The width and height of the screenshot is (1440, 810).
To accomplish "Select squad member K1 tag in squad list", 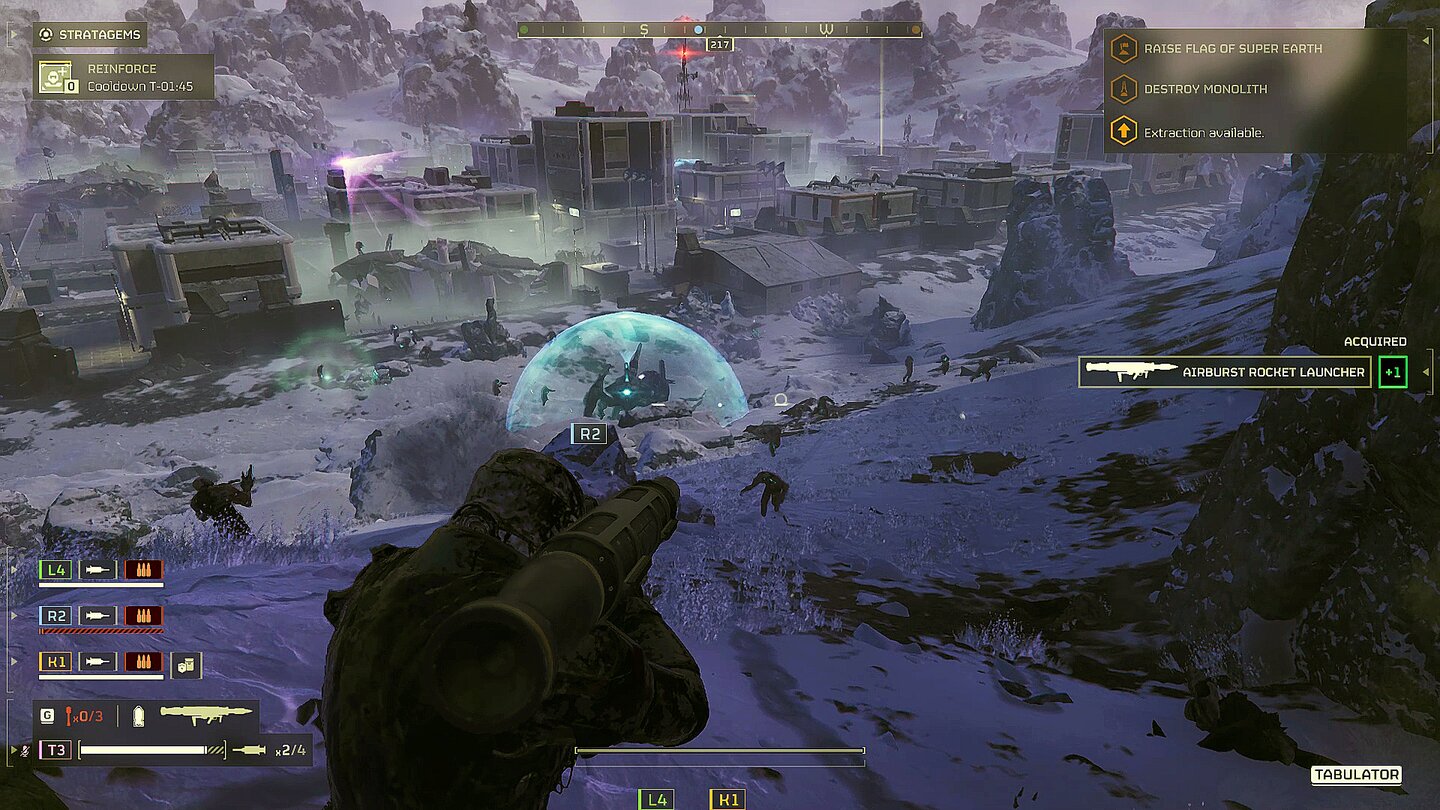I will click(55, 661).
